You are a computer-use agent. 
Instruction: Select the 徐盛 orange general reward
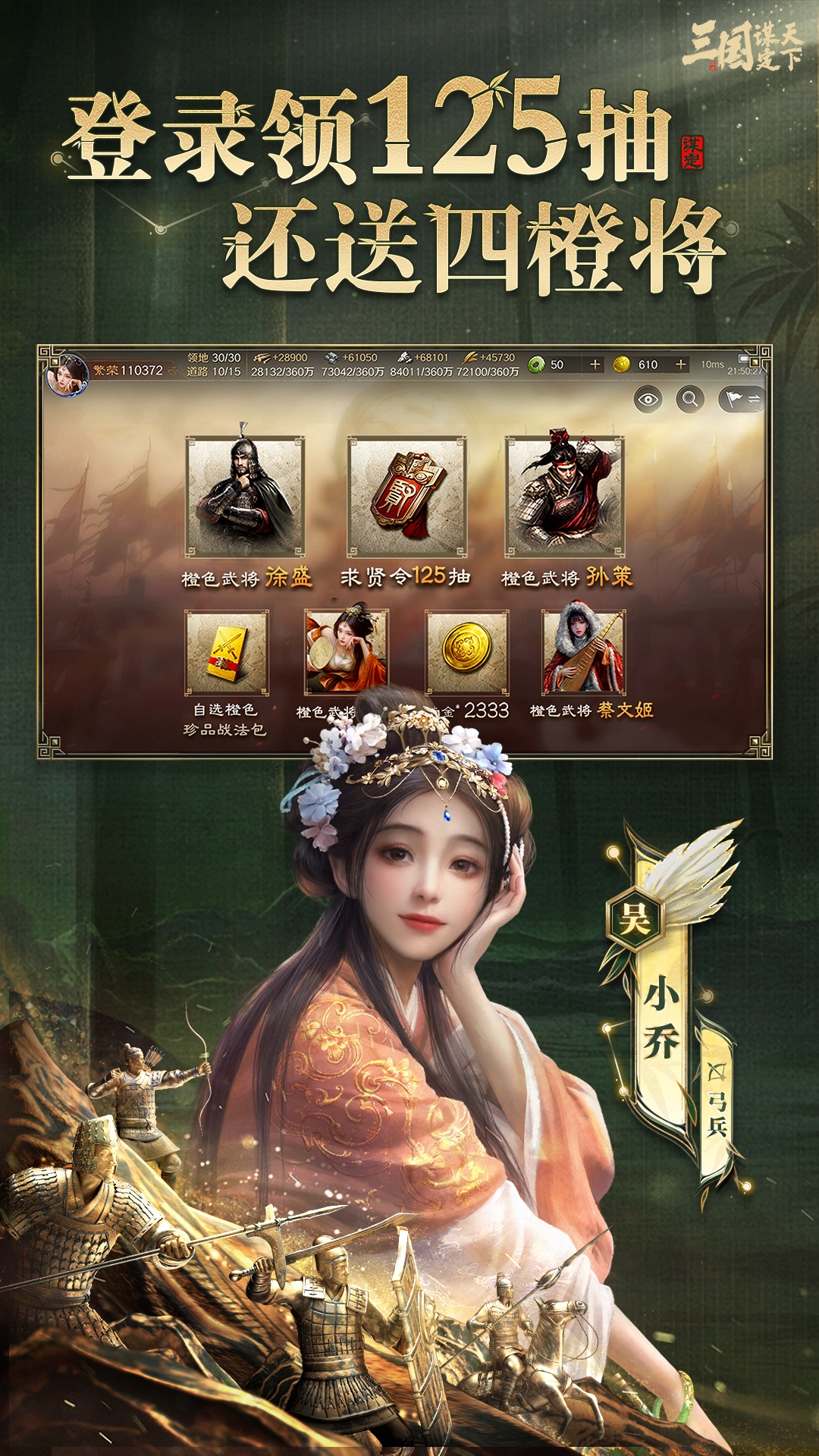click(245, 497)
